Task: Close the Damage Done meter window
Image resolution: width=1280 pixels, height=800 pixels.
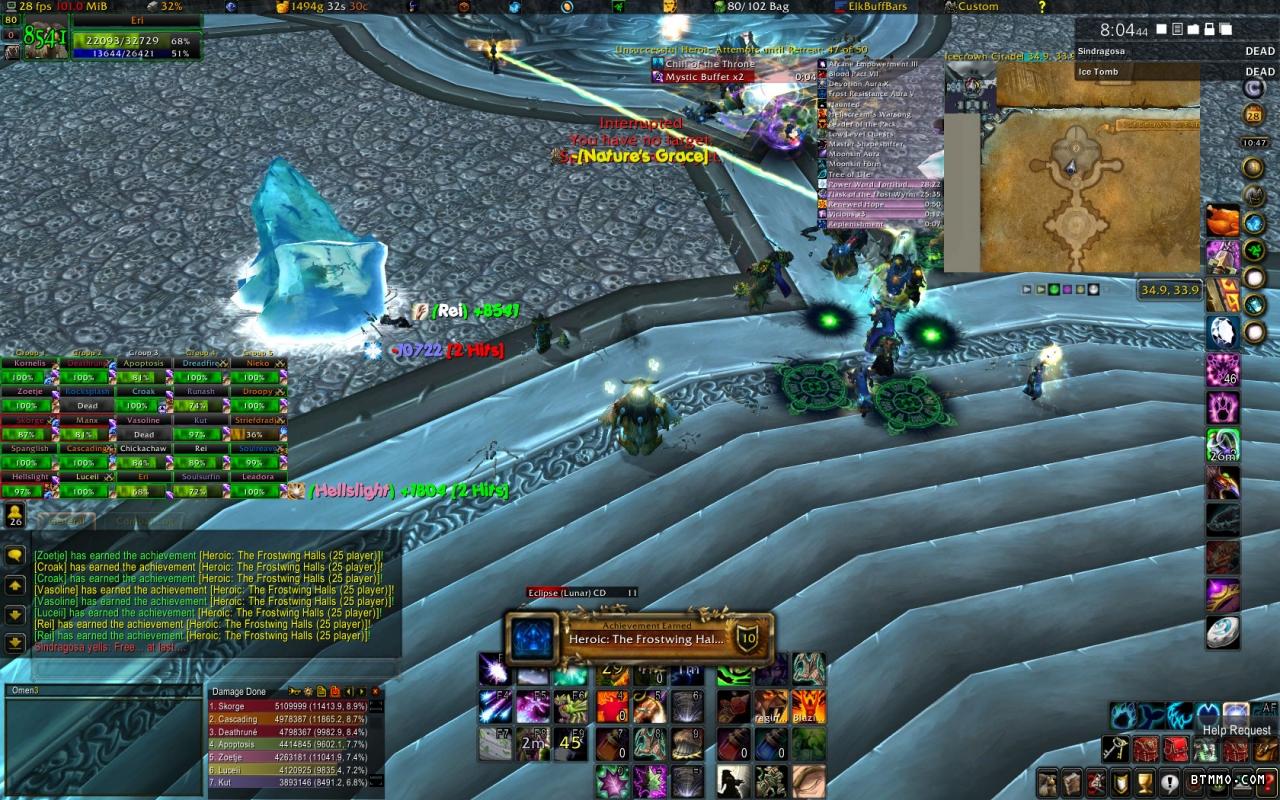Action: tap(375, 691)
